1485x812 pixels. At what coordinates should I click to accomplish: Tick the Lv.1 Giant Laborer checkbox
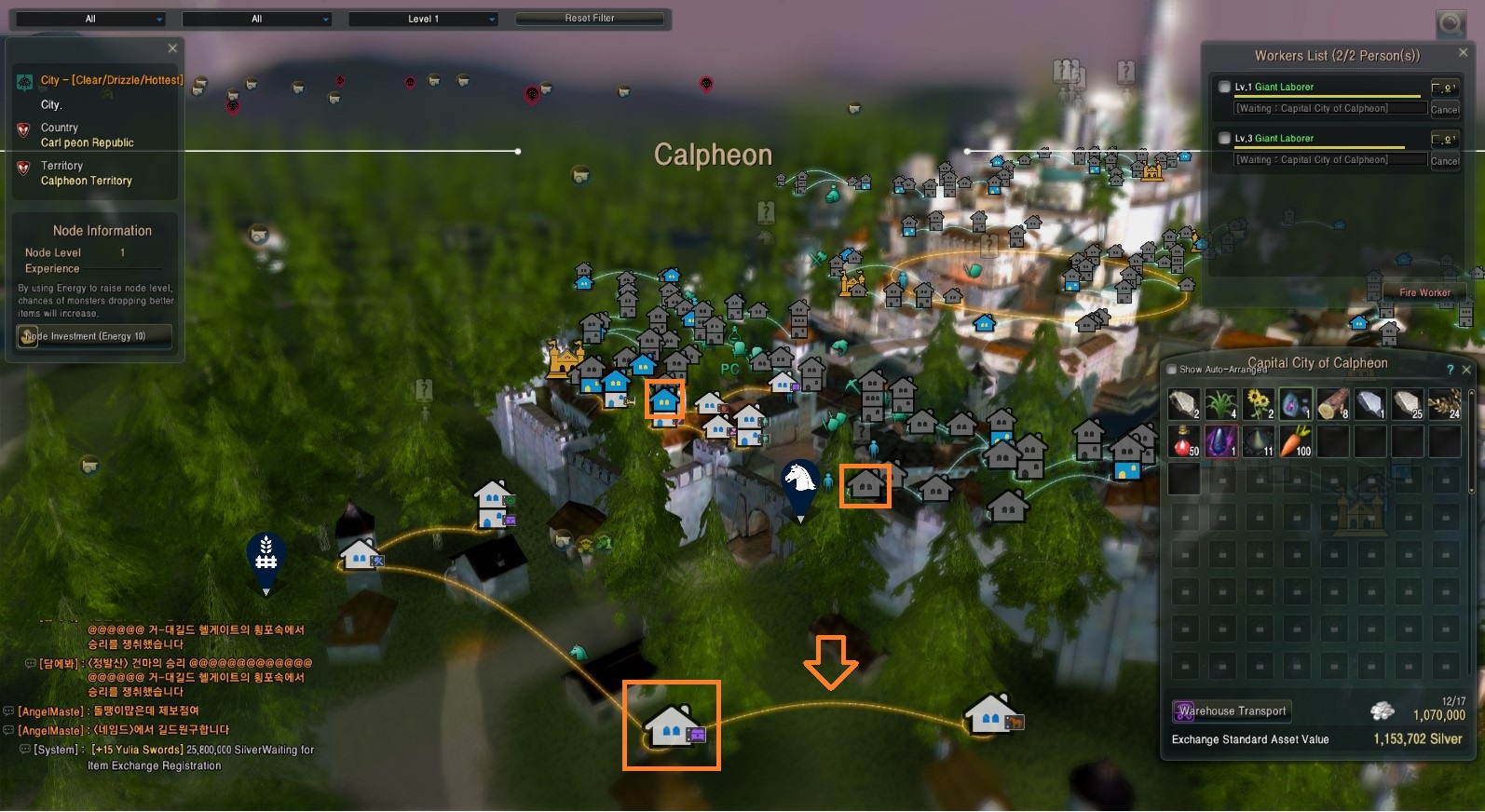[x=1224, y=88]
